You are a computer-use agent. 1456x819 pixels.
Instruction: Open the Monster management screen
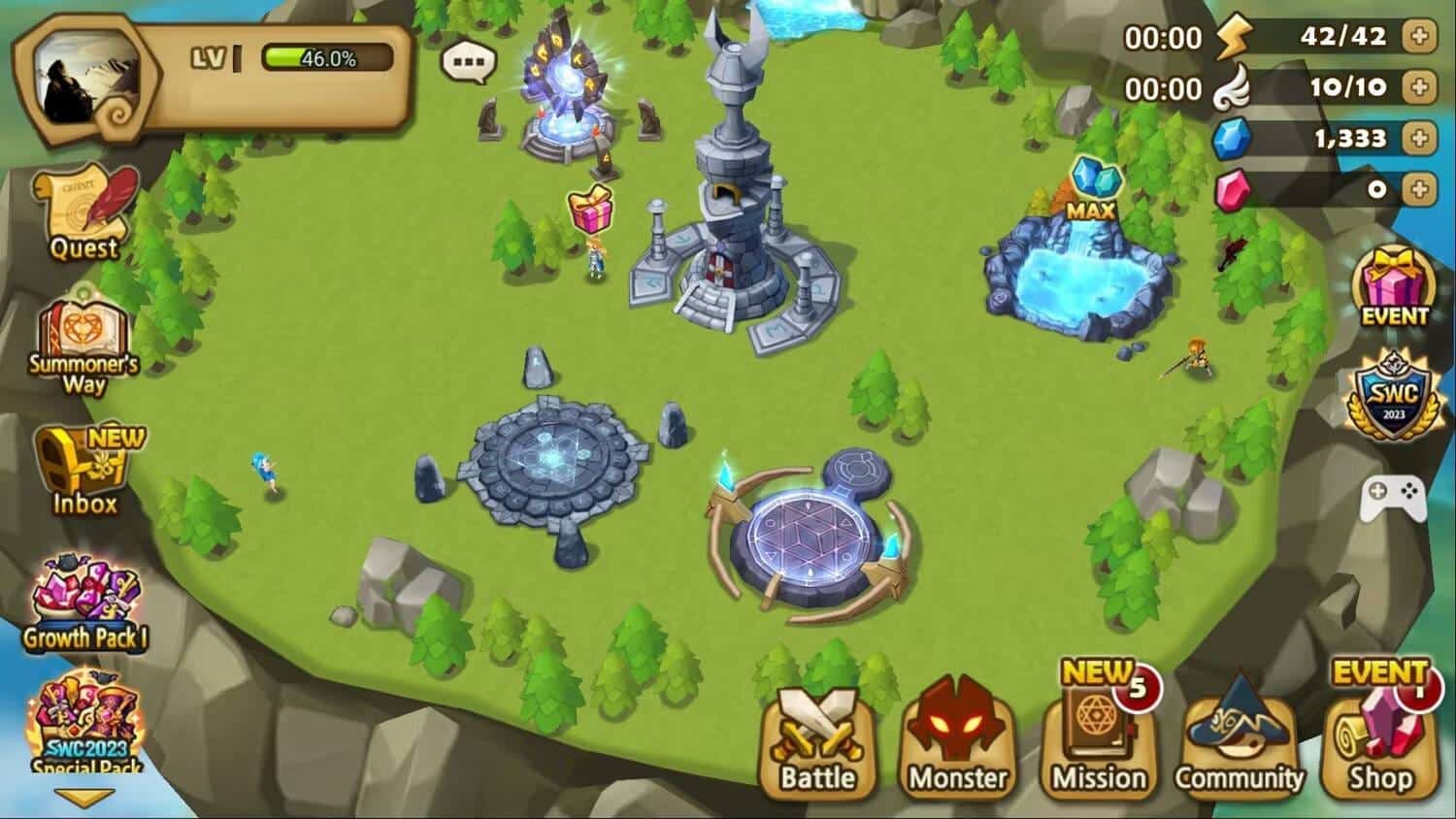pos(956,742)
